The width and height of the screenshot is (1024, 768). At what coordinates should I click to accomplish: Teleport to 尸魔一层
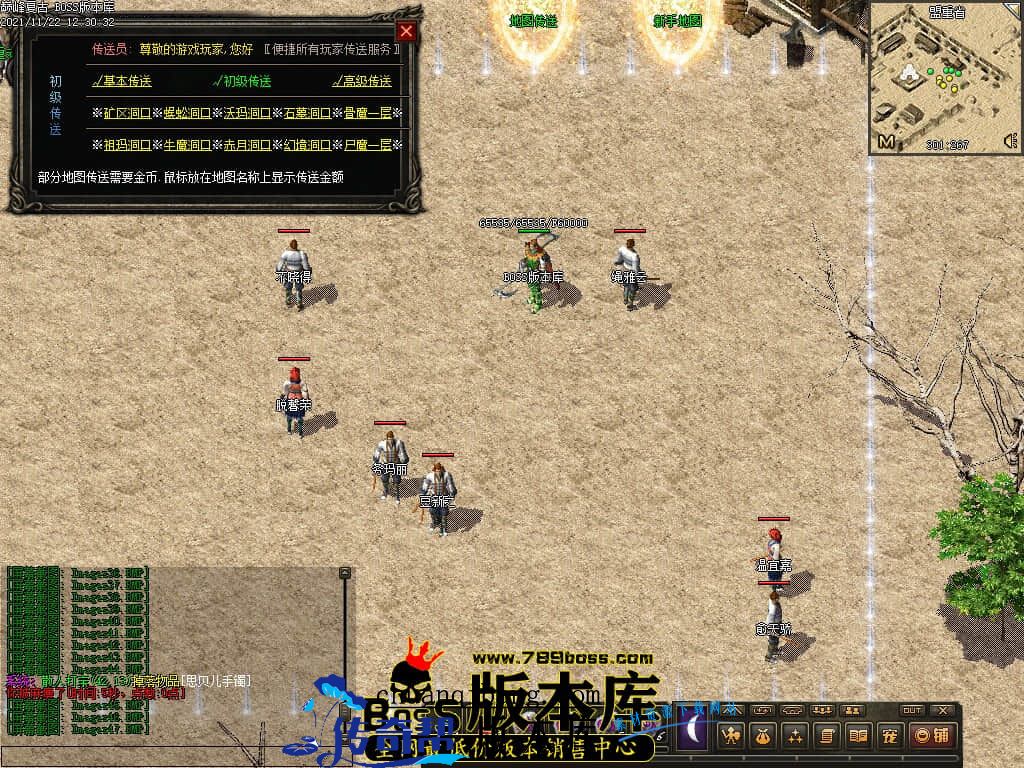click(x=367, y=145)
